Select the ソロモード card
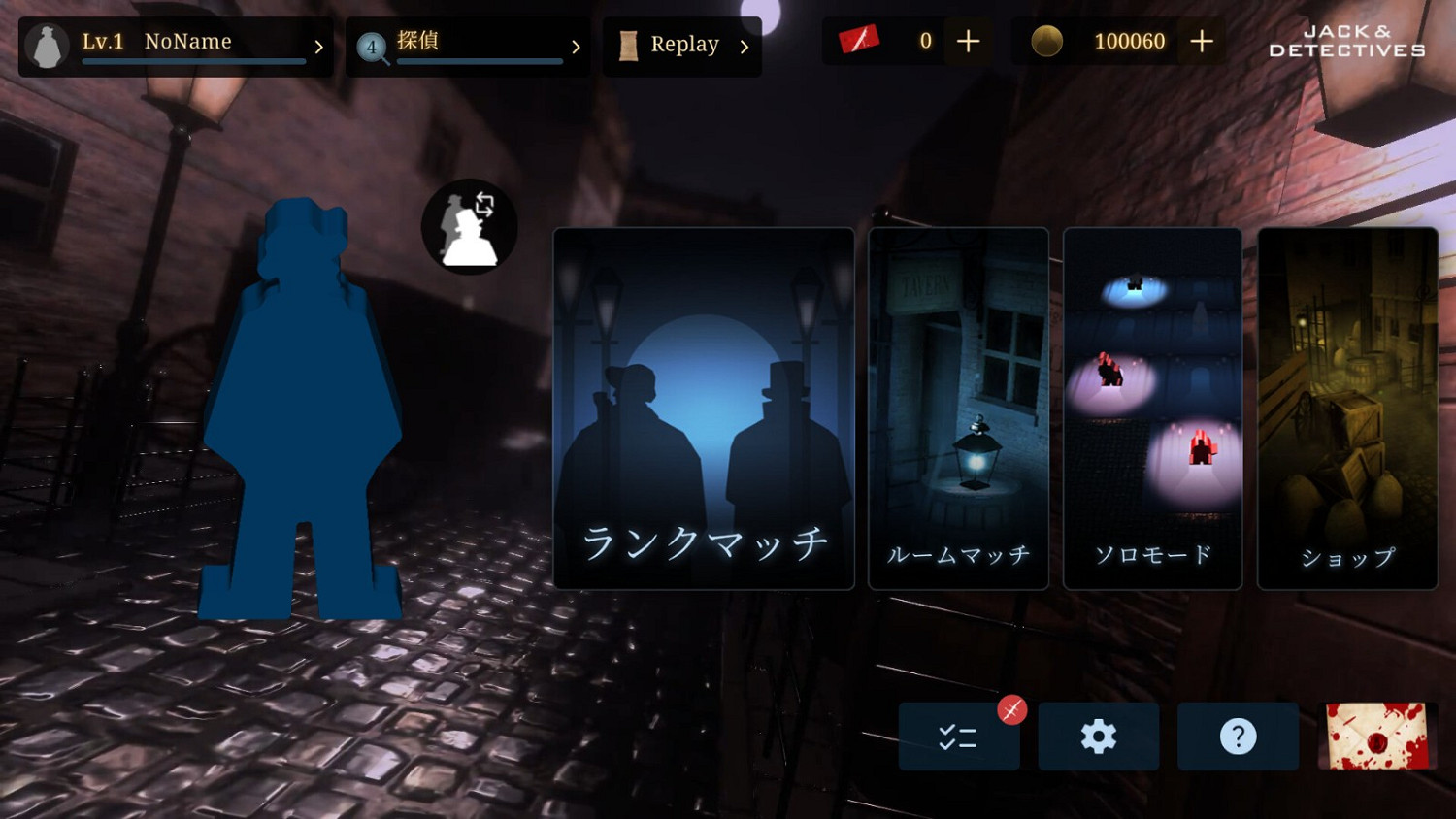 click(x=1152, y=408)
